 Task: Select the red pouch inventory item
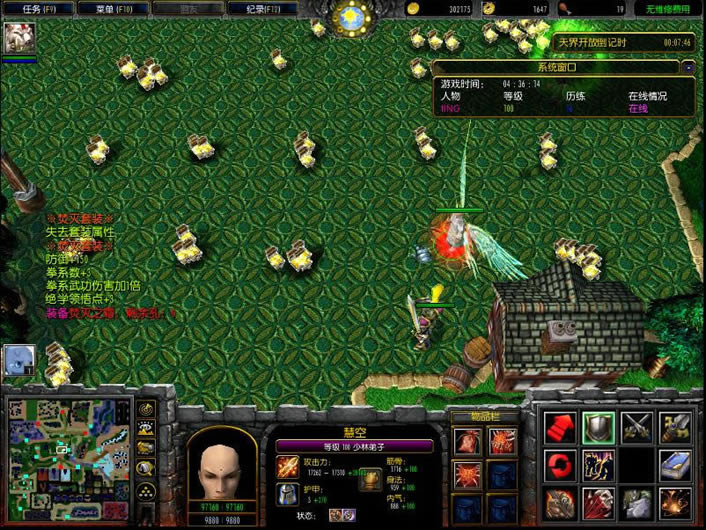pyautogui.click(x=467, y=441)
